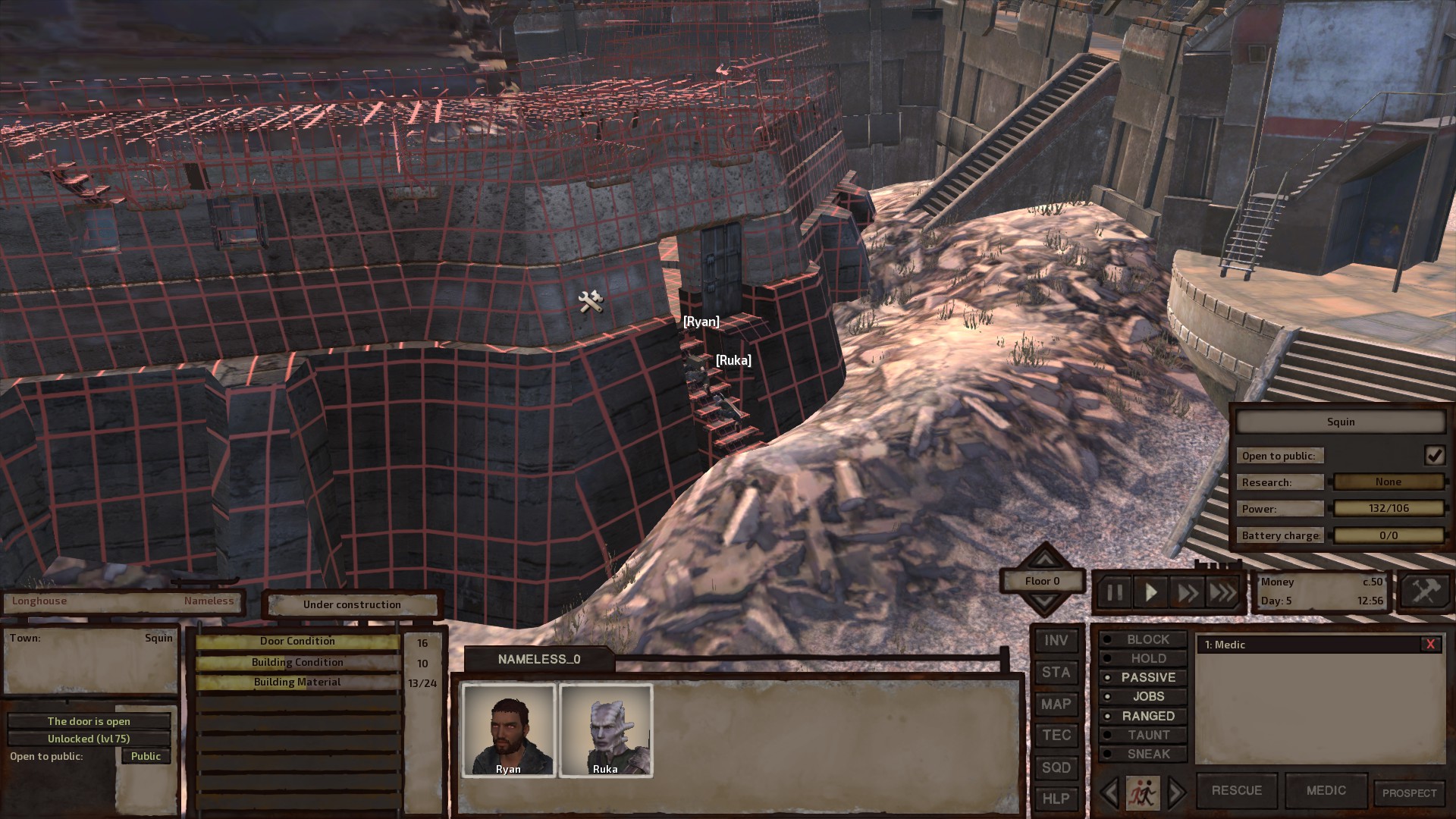Change the Public door access setting
Viewport: 1456px width, 819px height.
click(x=146, y=756)
